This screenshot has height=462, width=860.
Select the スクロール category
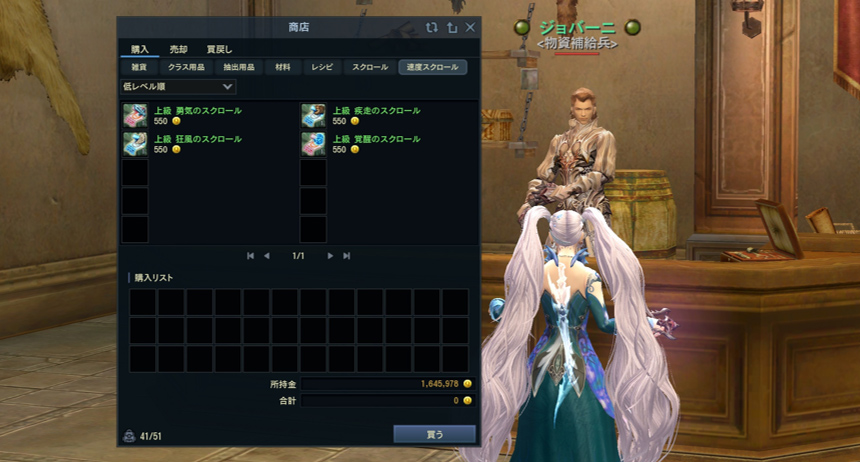pos(369,67)
